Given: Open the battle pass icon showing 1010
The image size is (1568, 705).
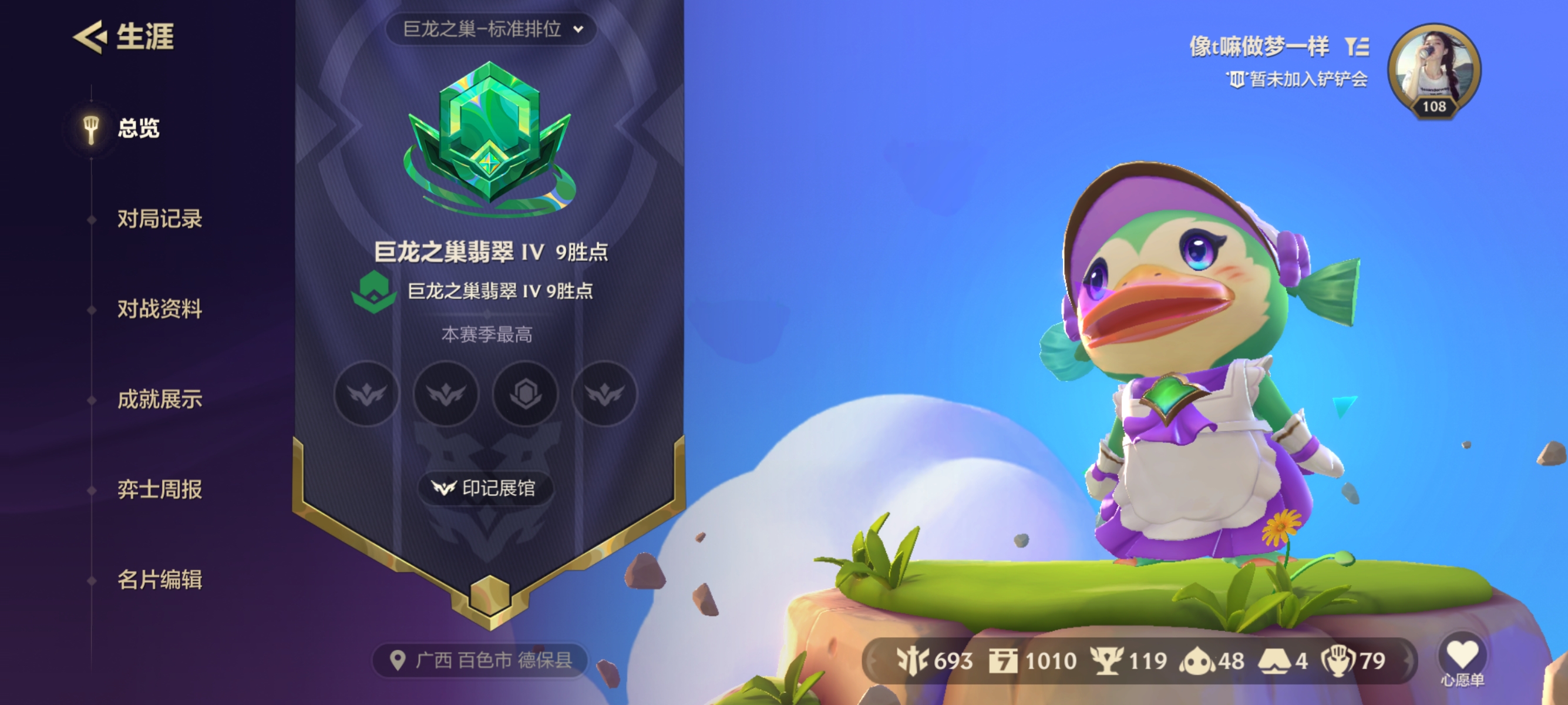Looking at the screenshot, I should pos(1004,660).
